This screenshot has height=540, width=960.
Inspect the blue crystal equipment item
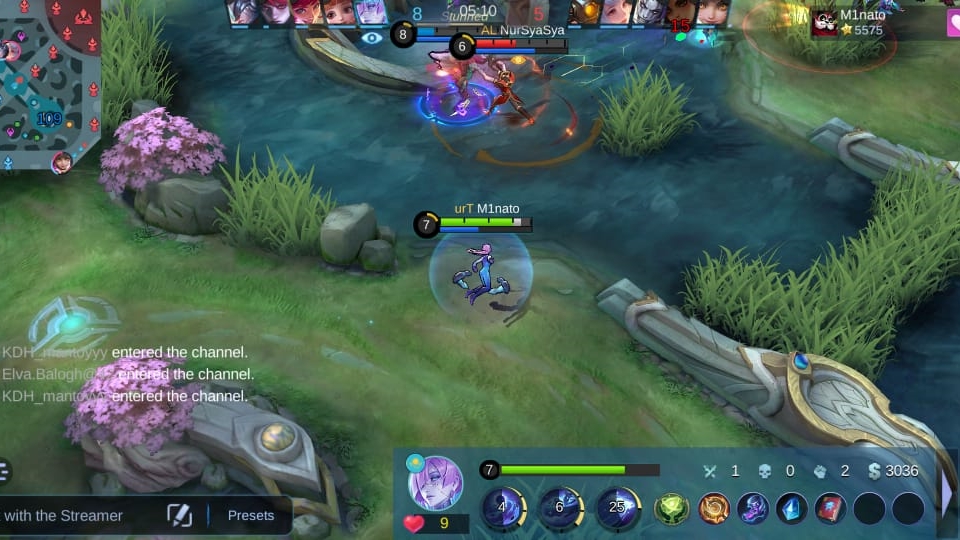pyautogui.click(x=792, y=509)
